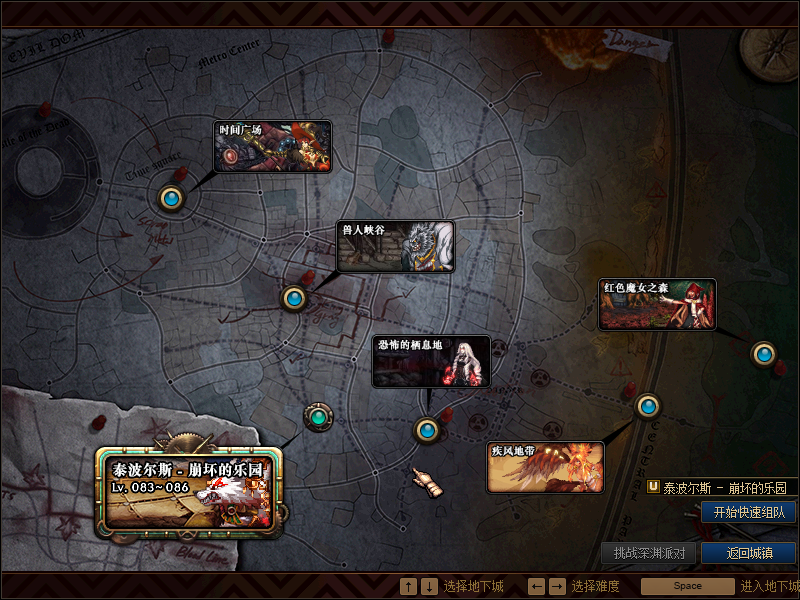Start quick party with 开始快速组队
Screen dimensions: 800x600
pyautogui.click(x=748, y=512)
